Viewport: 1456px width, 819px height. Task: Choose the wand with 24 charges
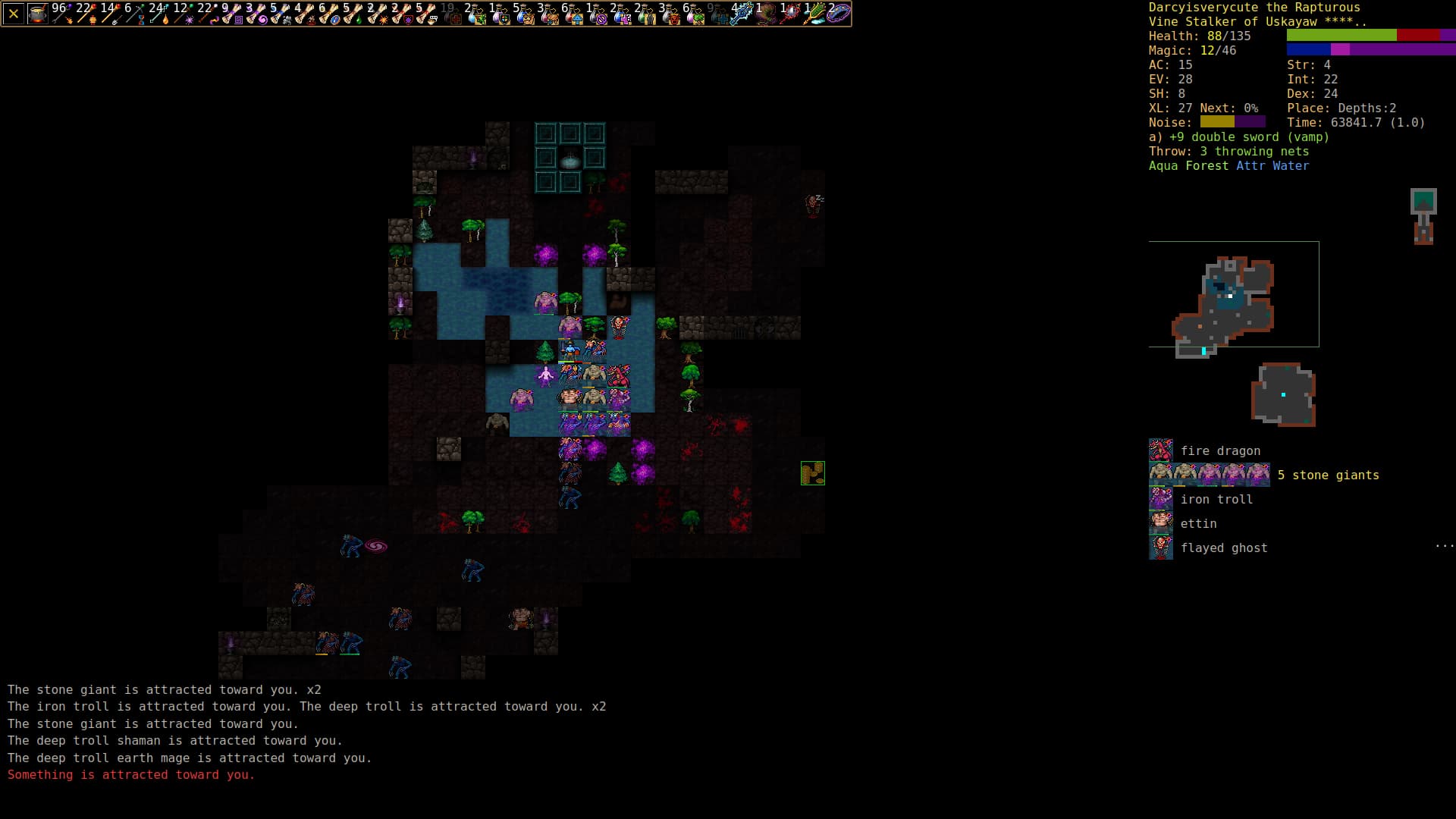click(158, 14)
